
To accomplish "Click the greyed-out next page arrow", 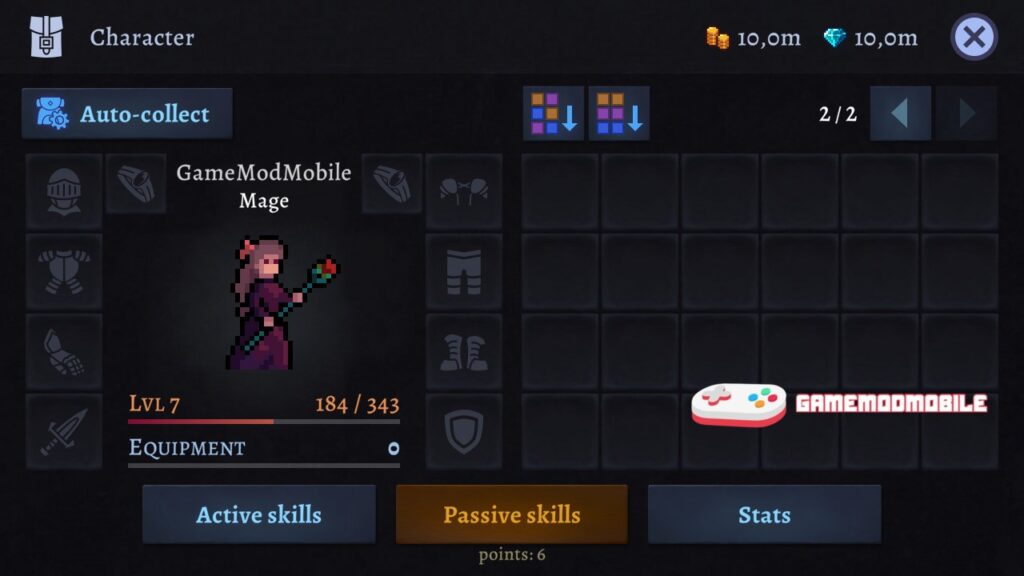I will (966, 113).
